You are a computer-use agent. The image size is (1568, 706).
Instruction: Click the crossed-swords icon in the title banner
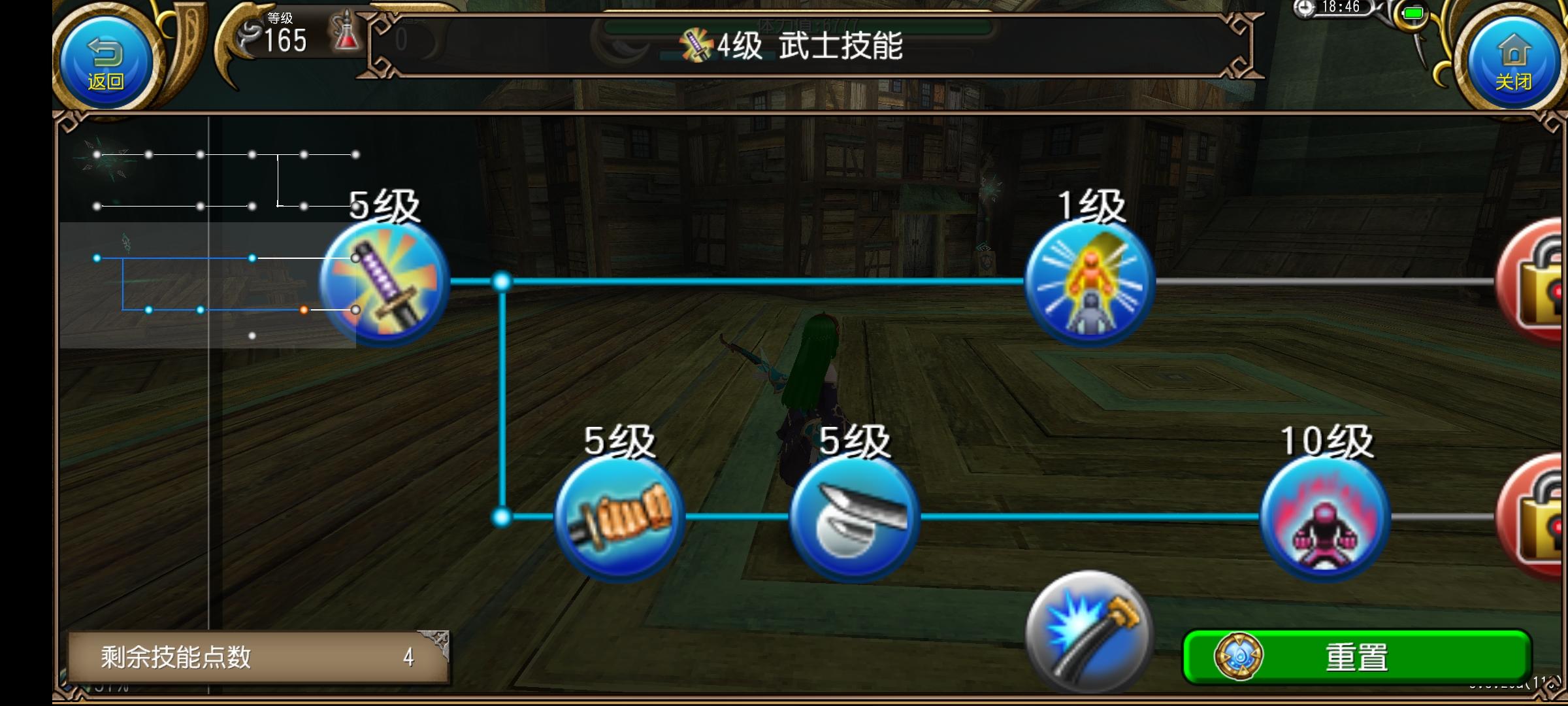694,44
